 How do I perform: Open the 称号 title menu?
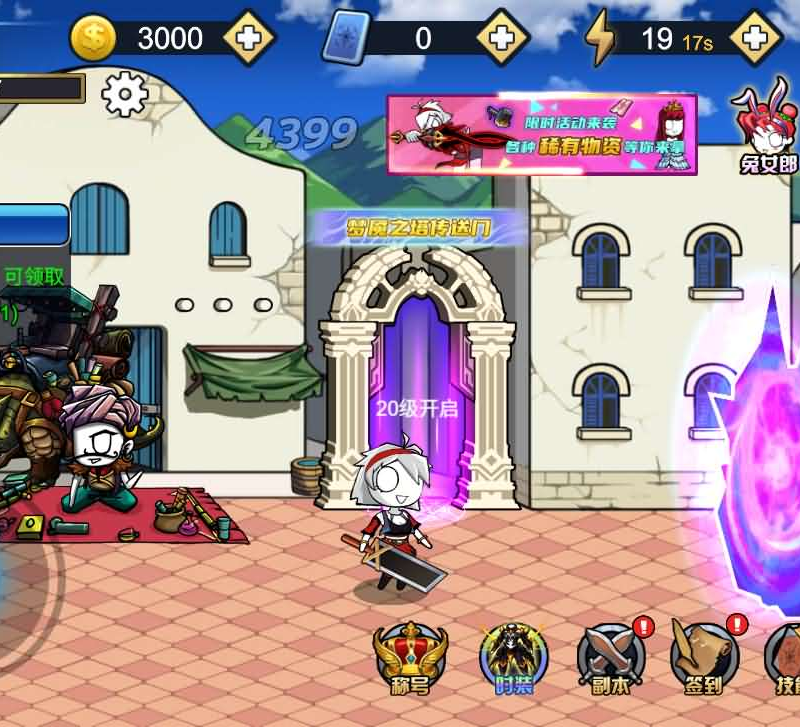[x=410, y=659]
